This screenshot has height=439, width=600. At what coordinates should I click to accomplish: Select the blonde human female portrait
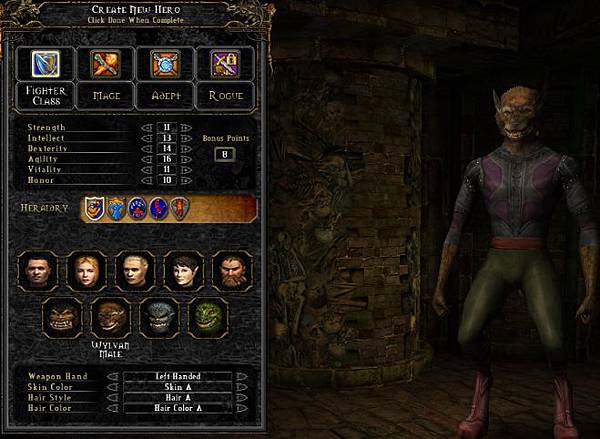pos(87,270)
